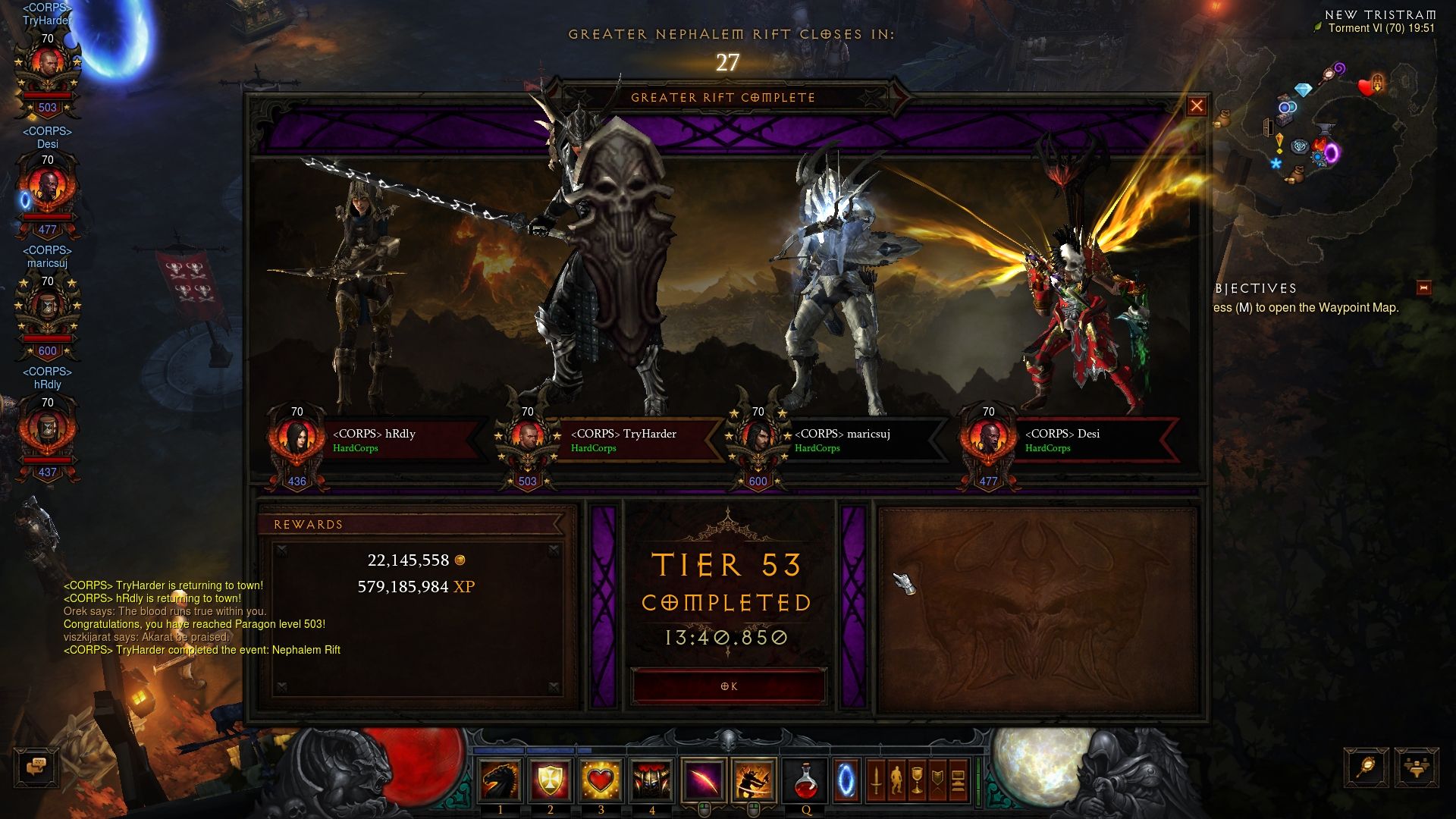Open the sword skills menu button
The image size is (1456, 819).
click(876, 780)
